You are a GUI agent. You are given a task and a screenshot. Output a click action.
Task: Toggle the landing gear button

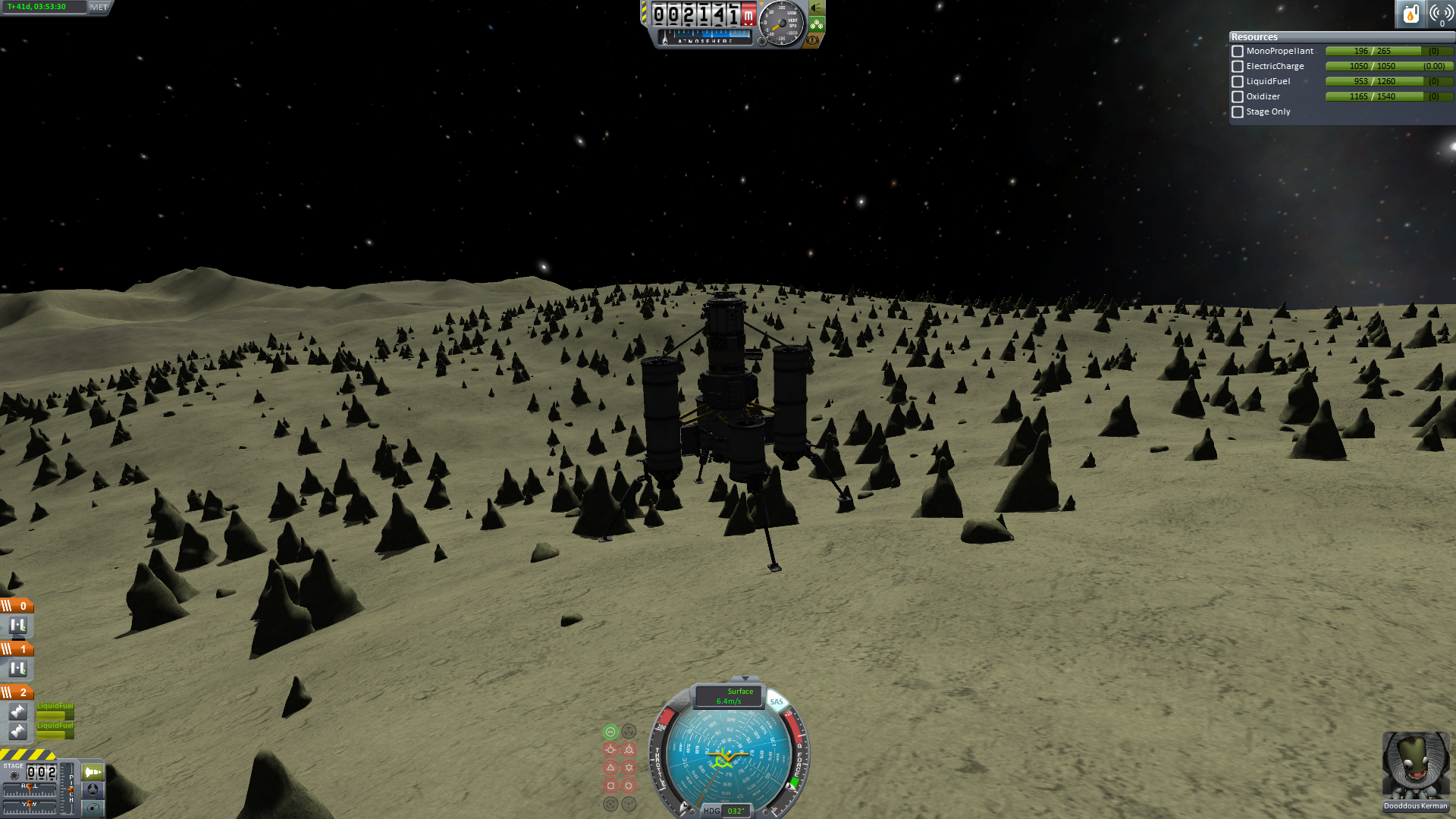click(x=817, y=24)
